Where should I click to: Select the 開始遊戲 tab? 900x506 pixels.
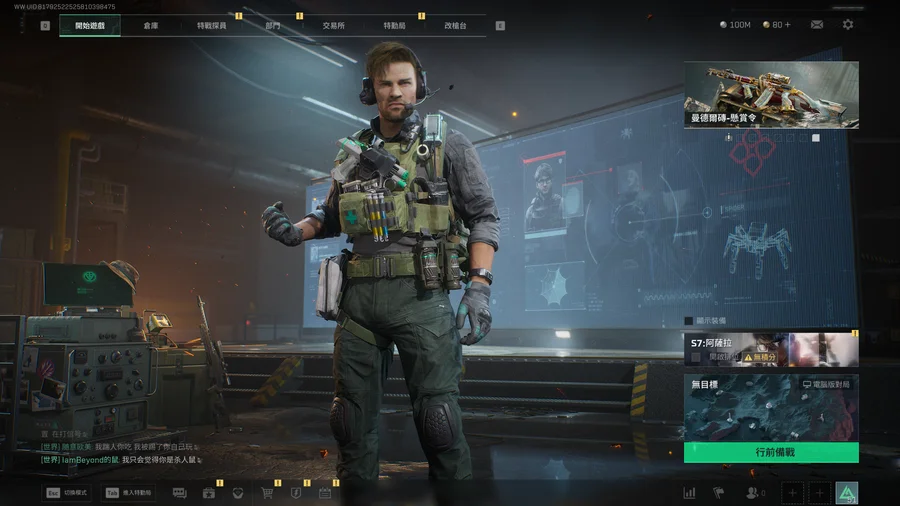coord(89,25)
